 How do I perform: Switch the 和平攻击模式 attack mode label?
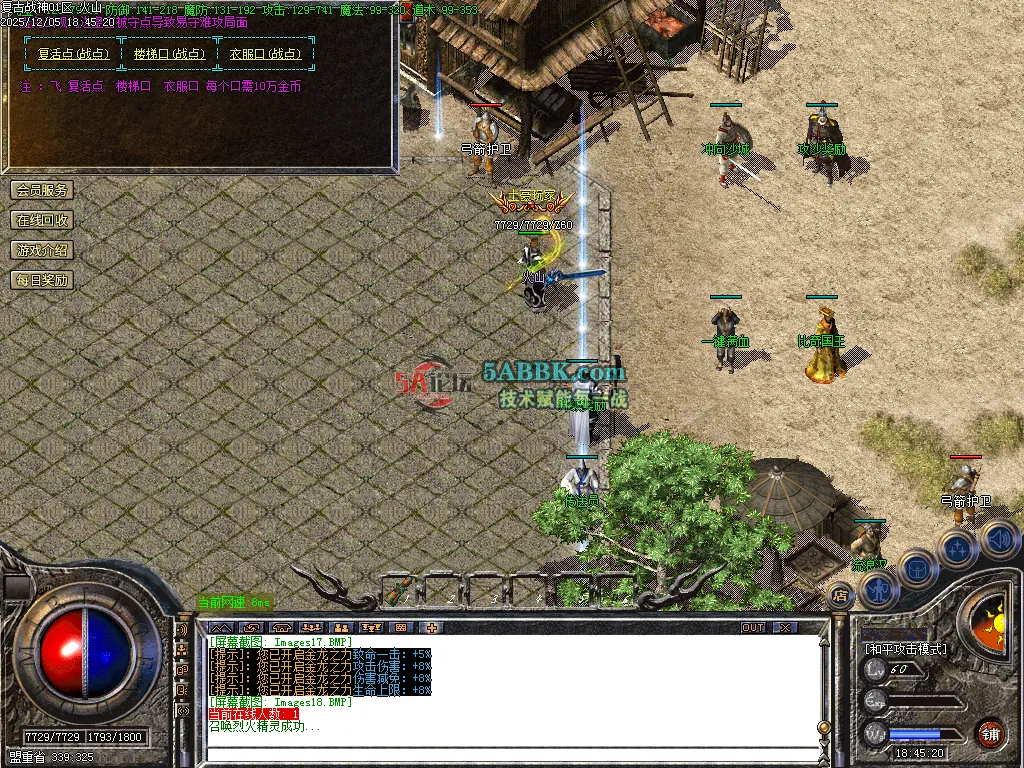[905, 648]
